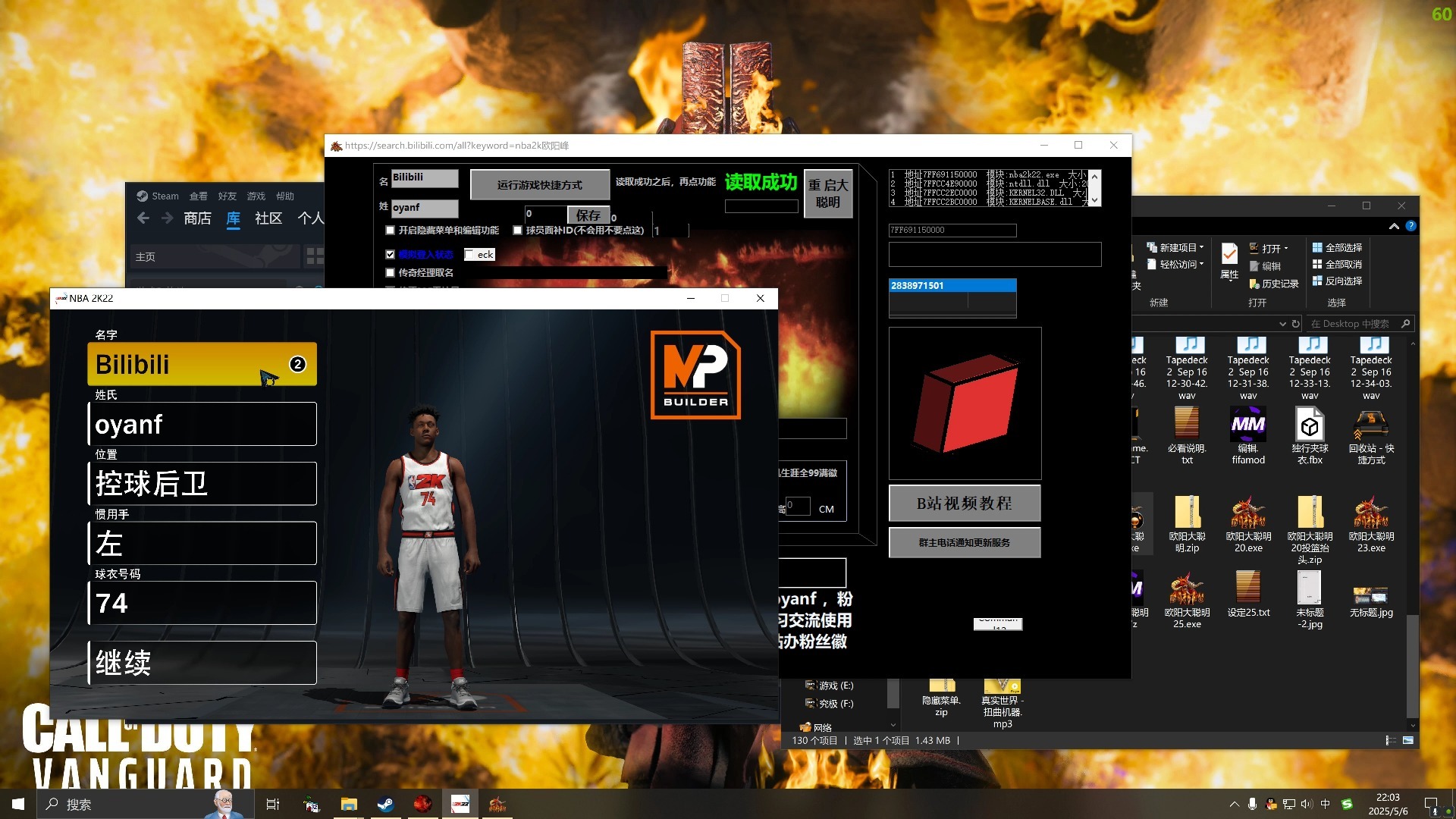
Task: Open NBA 2K22 from the taskbar
Action: tap(460, 804)
